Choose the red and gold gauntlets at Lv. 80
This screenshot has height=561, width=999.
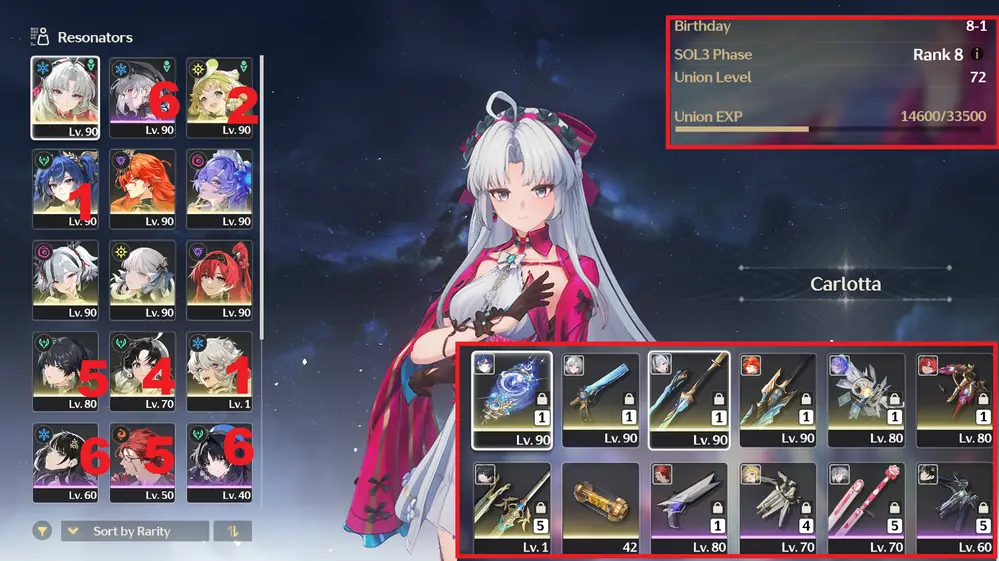(955, 398)
